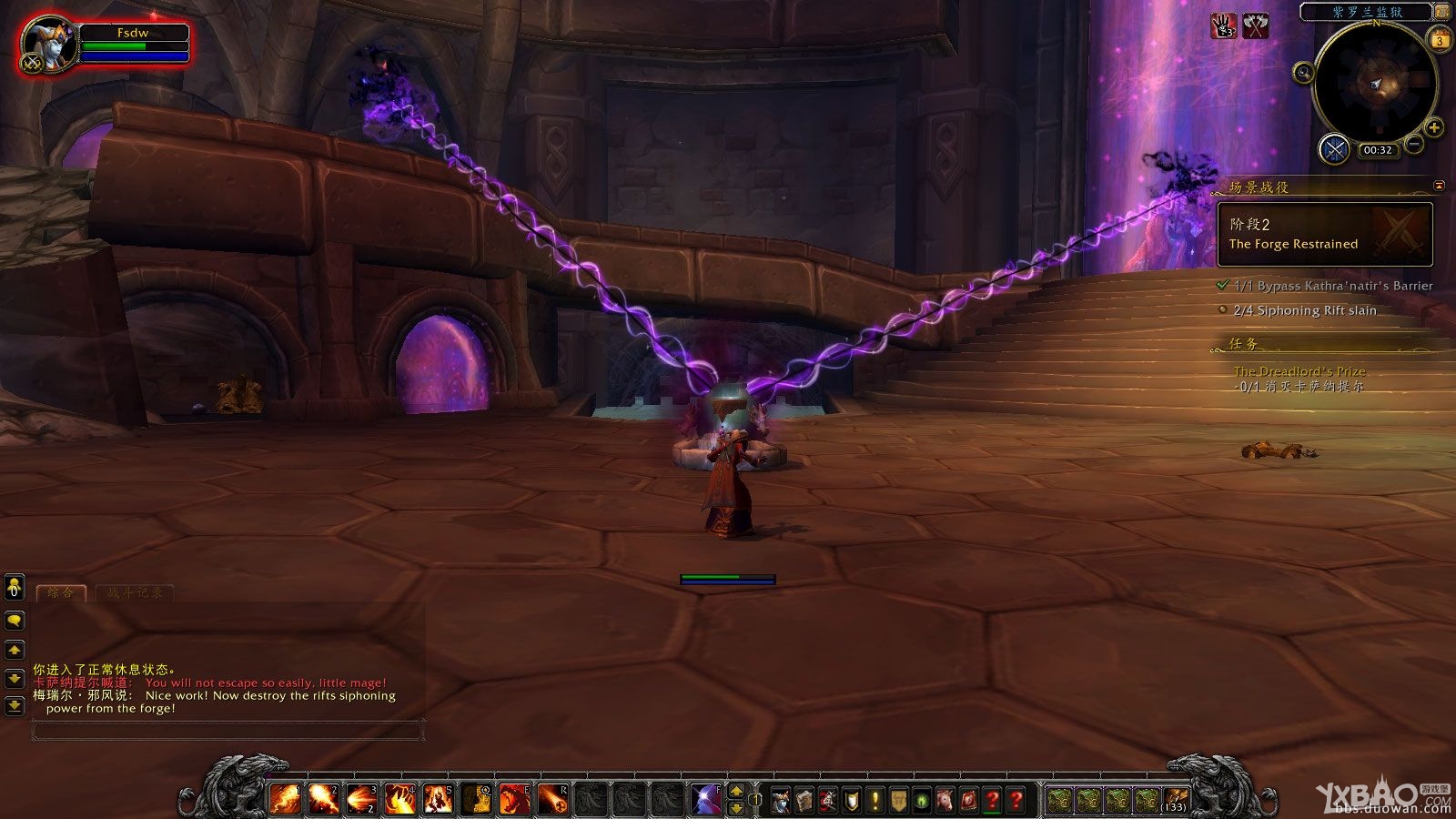1456x819 pixels.
Task: Open The Dreadlord's Prize quest entry
Action: [x=1299, y=371]
